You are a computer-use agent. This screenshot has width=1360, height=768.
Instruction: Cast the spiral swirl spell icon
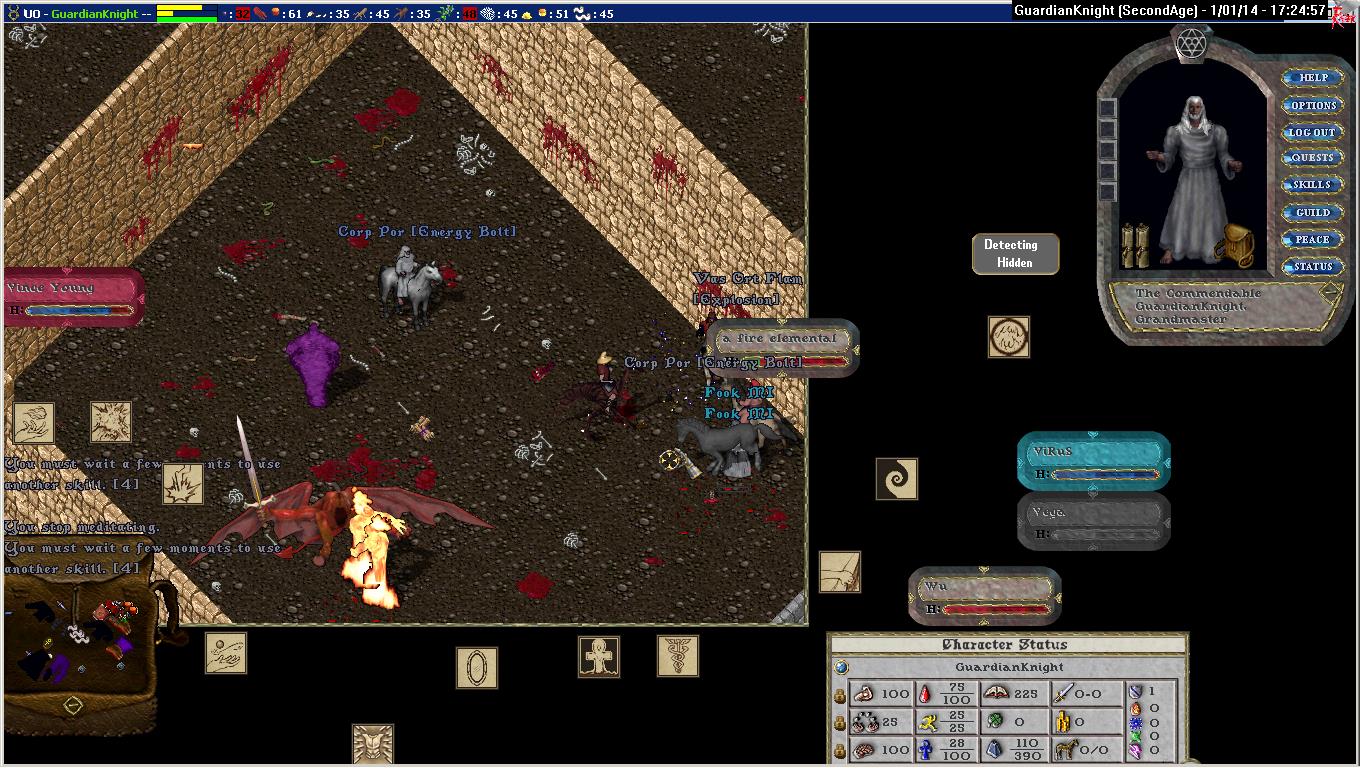coord(896,479)
